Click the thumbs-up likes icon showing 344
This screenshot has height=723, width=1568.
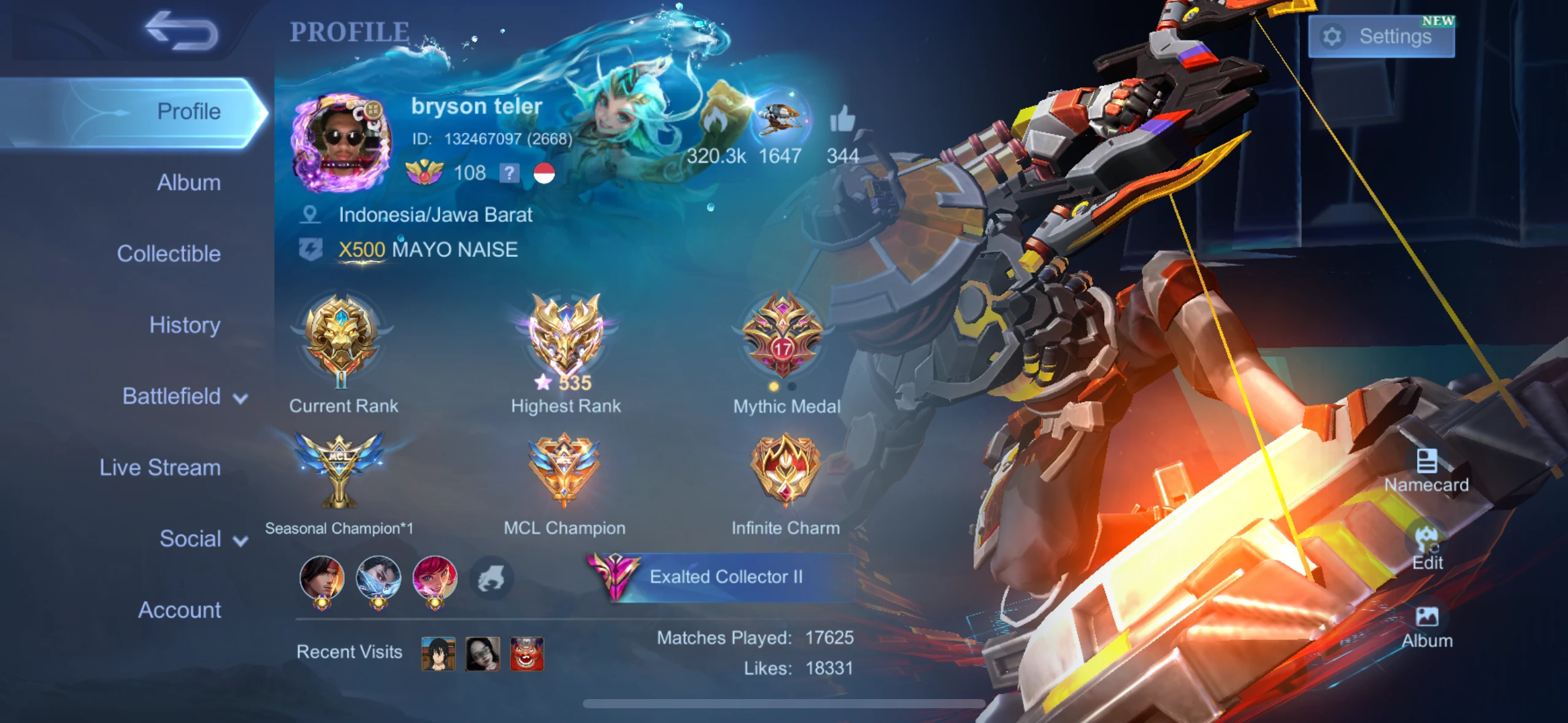pos(844,120)
